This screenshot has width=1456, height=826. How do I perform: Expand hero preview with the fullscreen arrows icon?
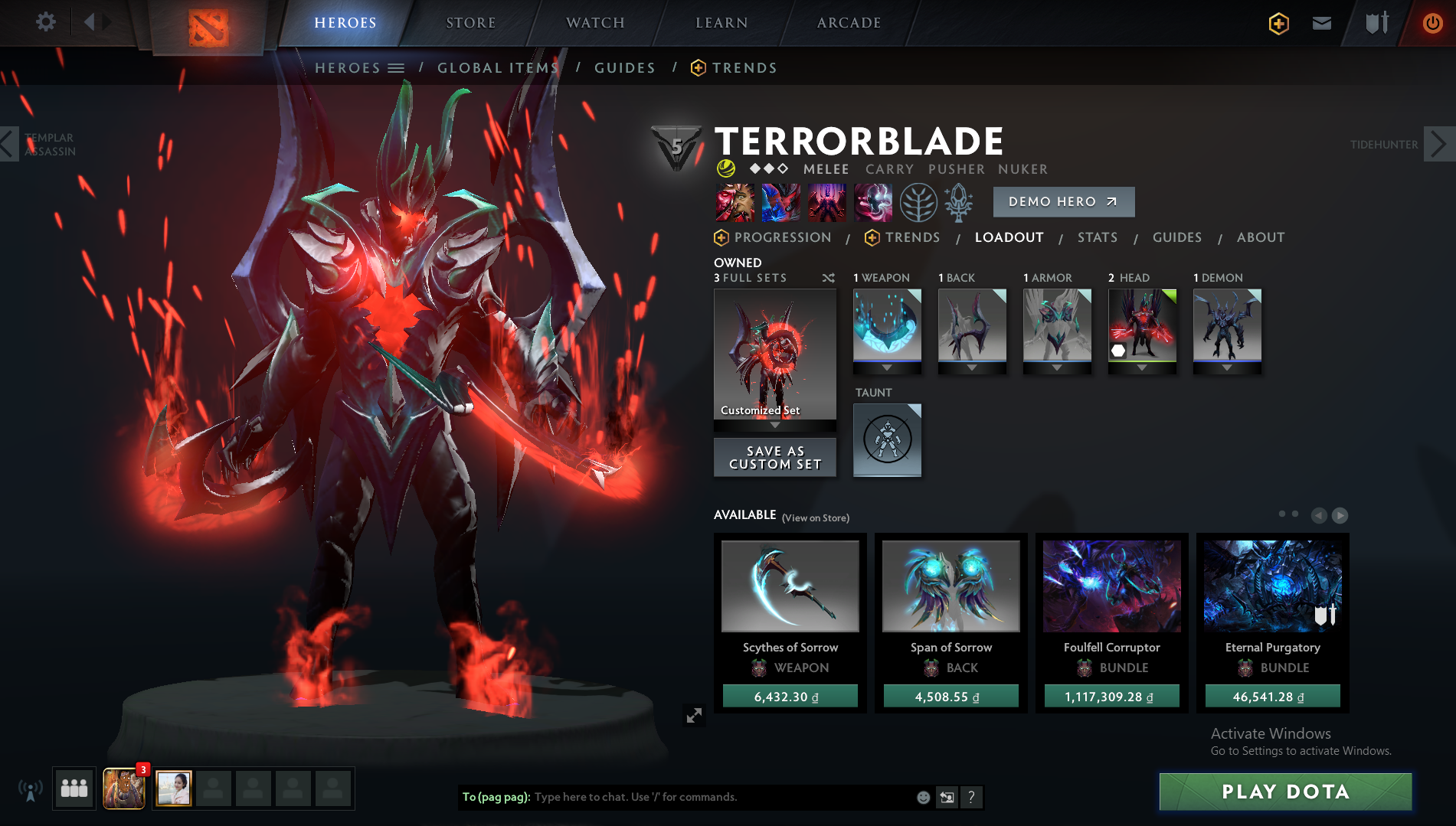694,717
